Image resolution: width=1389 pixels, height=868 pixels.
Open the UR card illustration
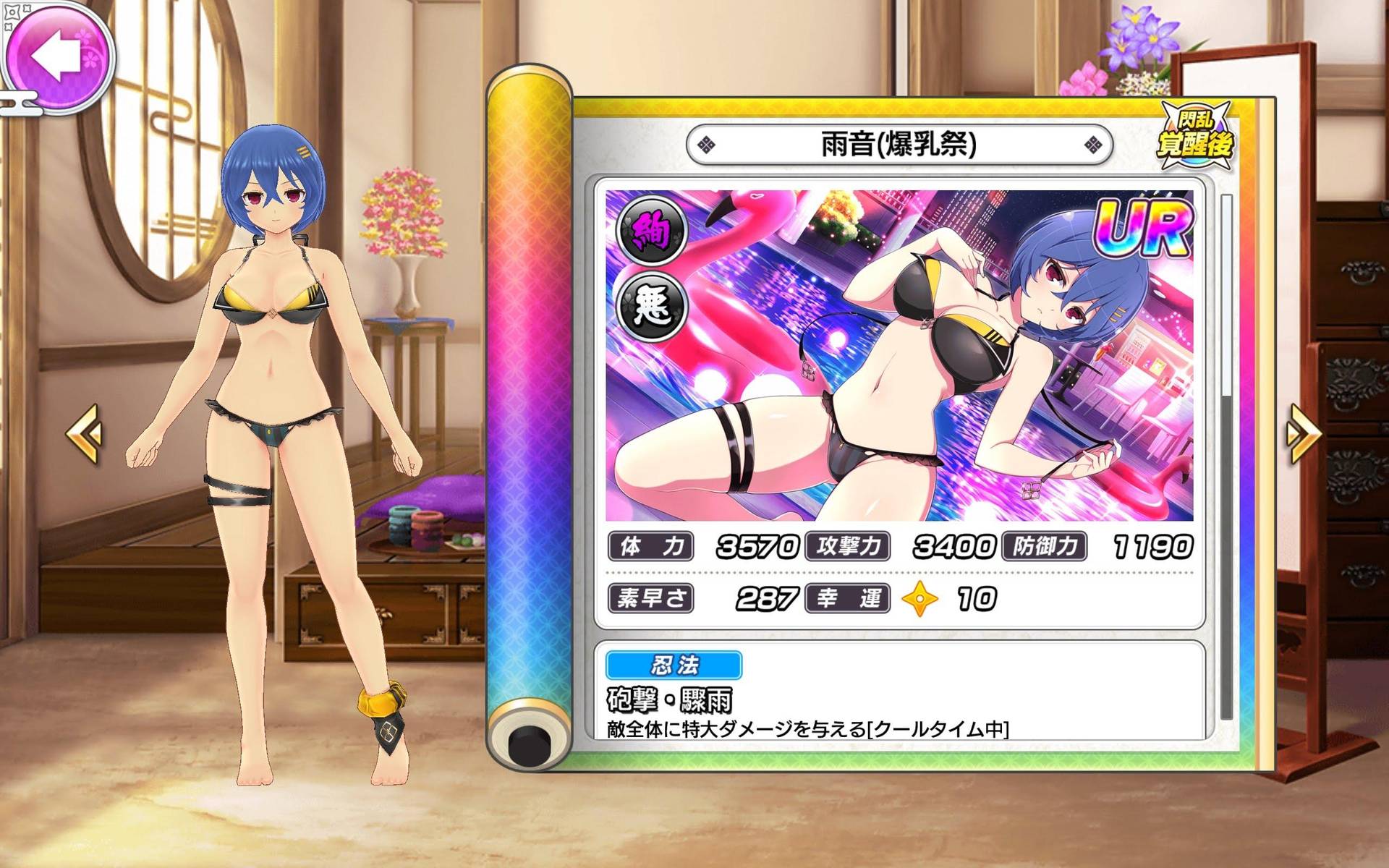click(x=899, y=355)
